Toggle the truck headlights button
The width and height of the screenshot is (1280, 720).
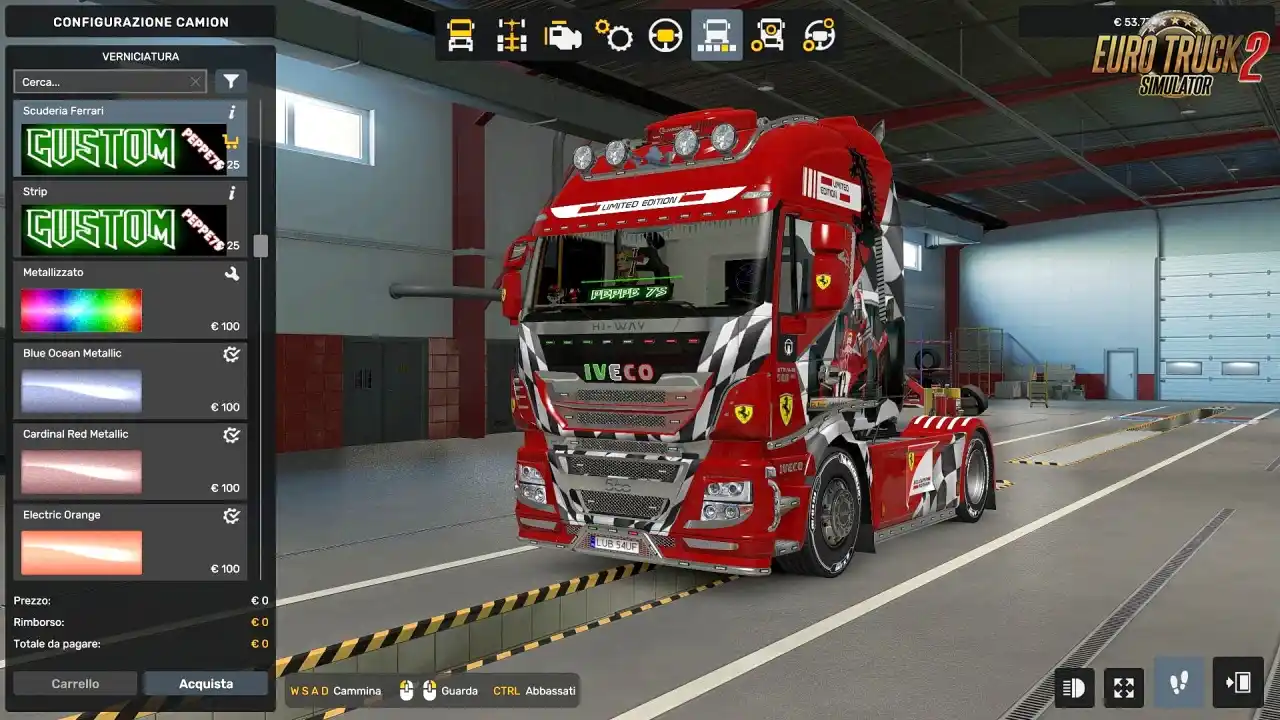coord(1074,687)
